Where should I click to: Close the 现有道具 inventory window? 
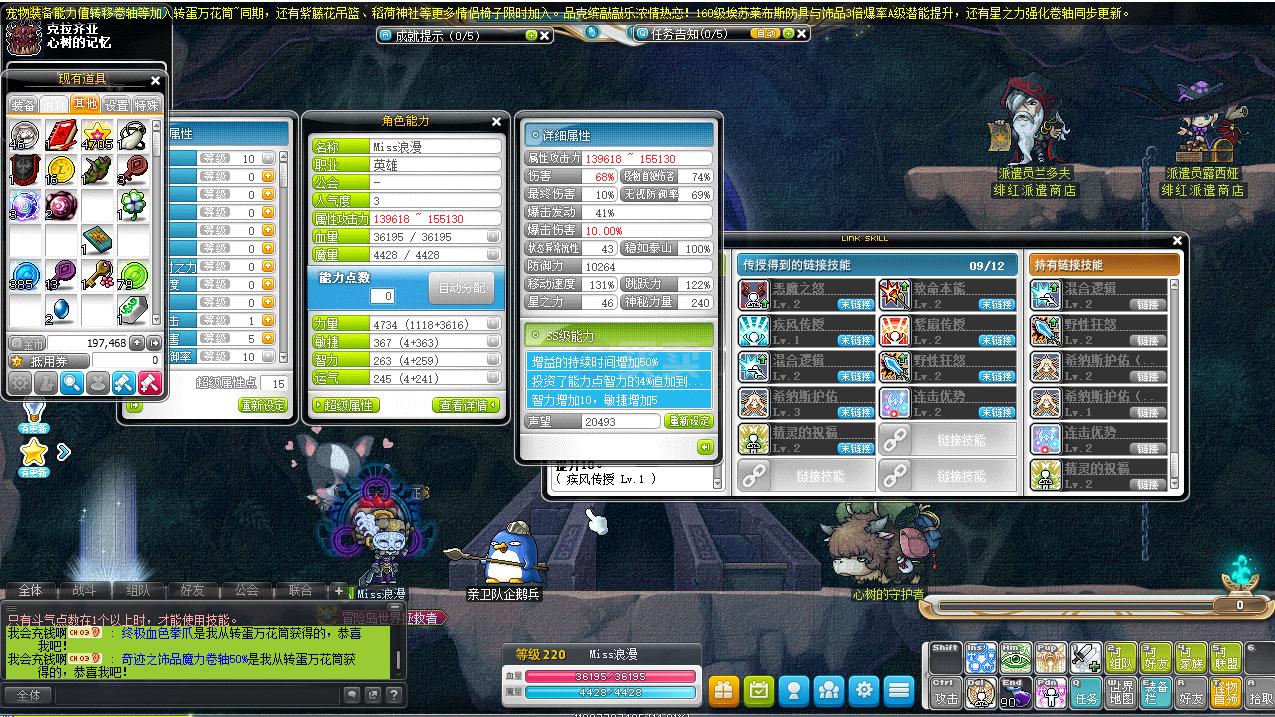pos(155,80)
